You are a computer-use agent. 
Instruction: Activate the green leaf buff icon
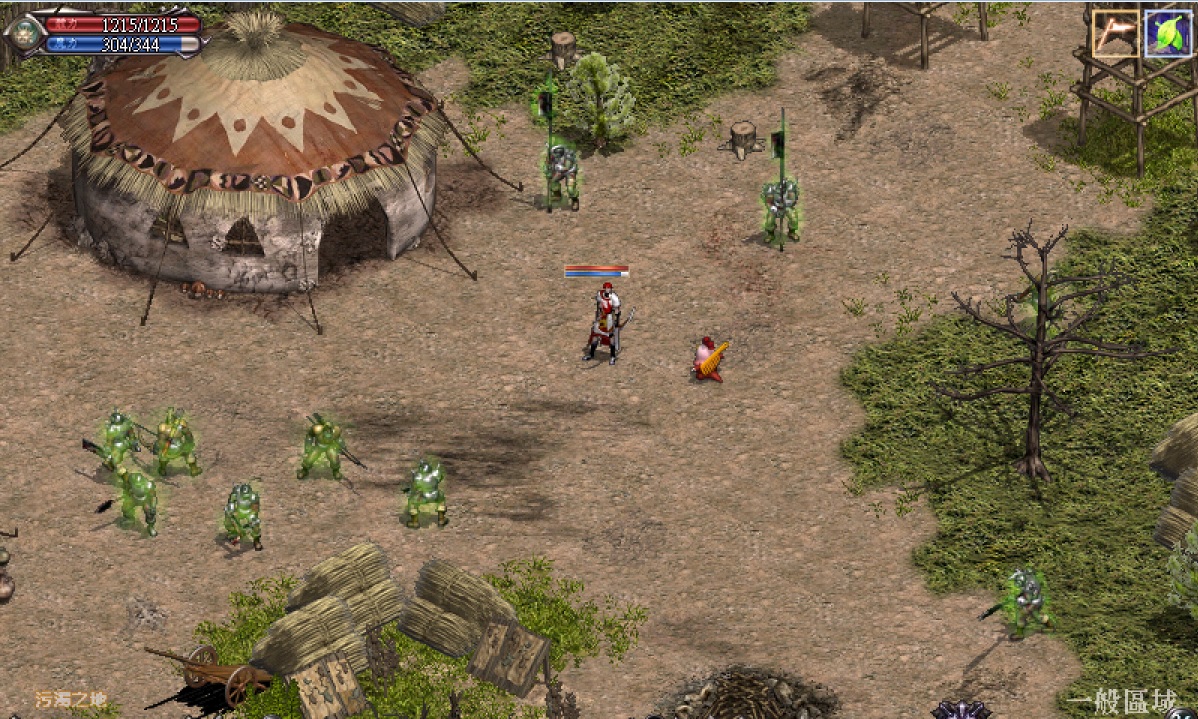pos(1167,34)
